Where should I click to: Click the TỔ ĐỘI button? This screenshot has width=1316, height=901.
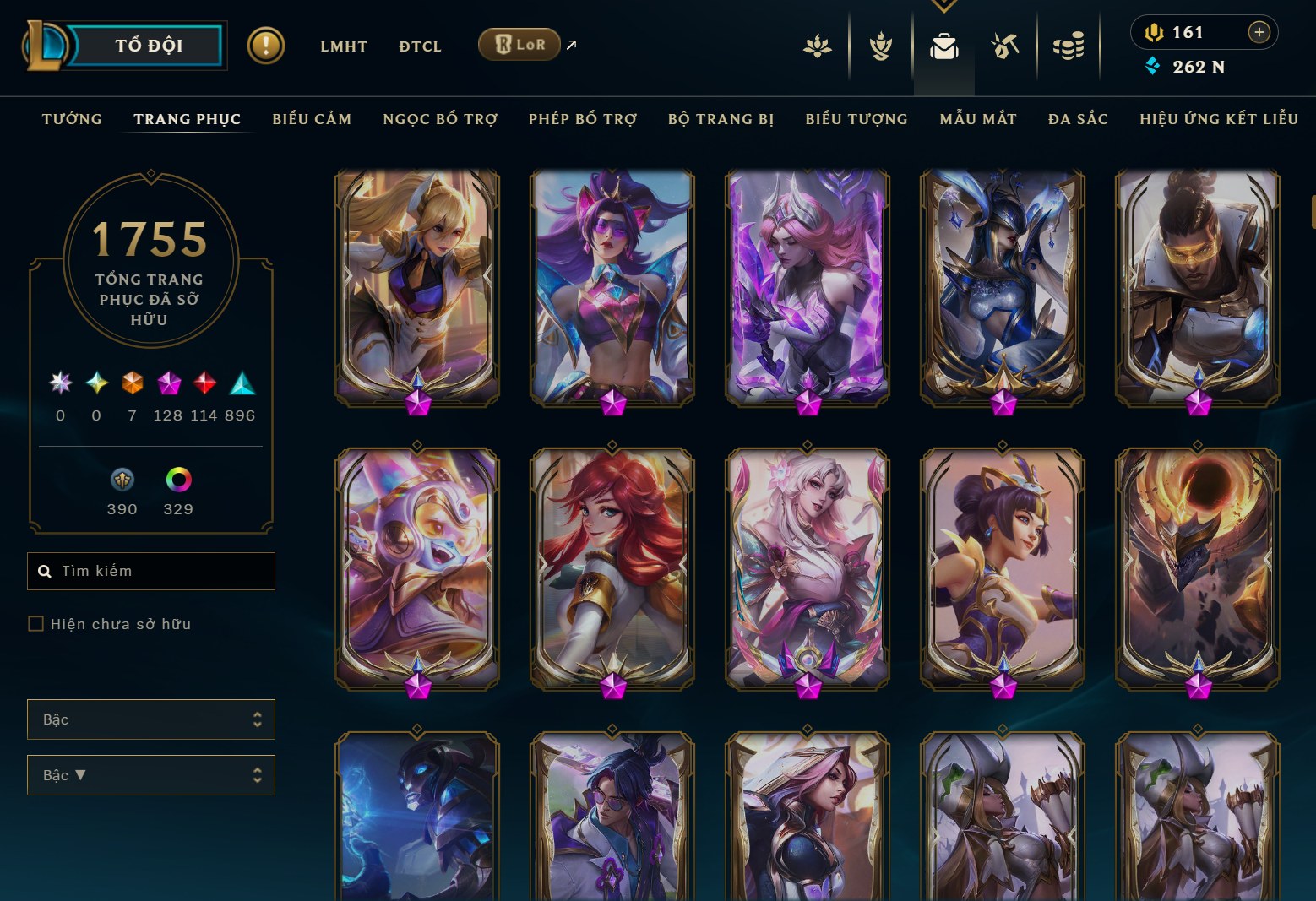149,46
